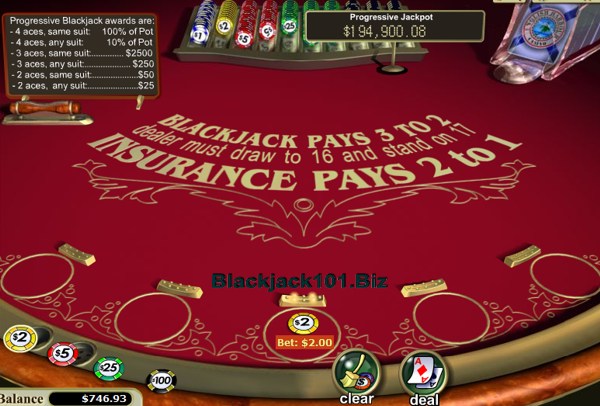
Task: Choose the green $25 betting chip
Action: (x=108, y=368)
